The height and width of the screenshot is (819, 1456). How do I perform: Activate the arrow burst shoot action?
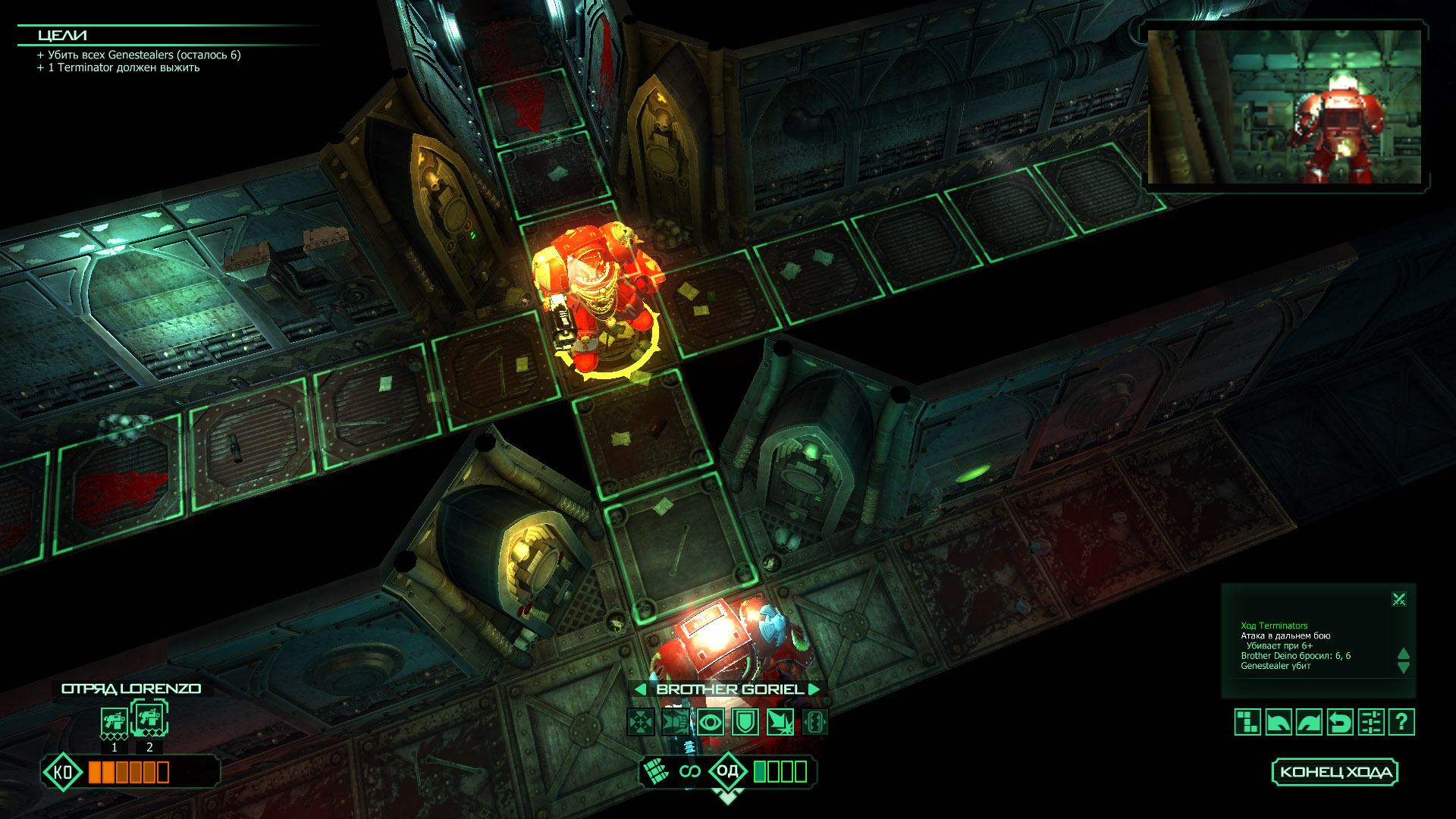pos(780,722)
